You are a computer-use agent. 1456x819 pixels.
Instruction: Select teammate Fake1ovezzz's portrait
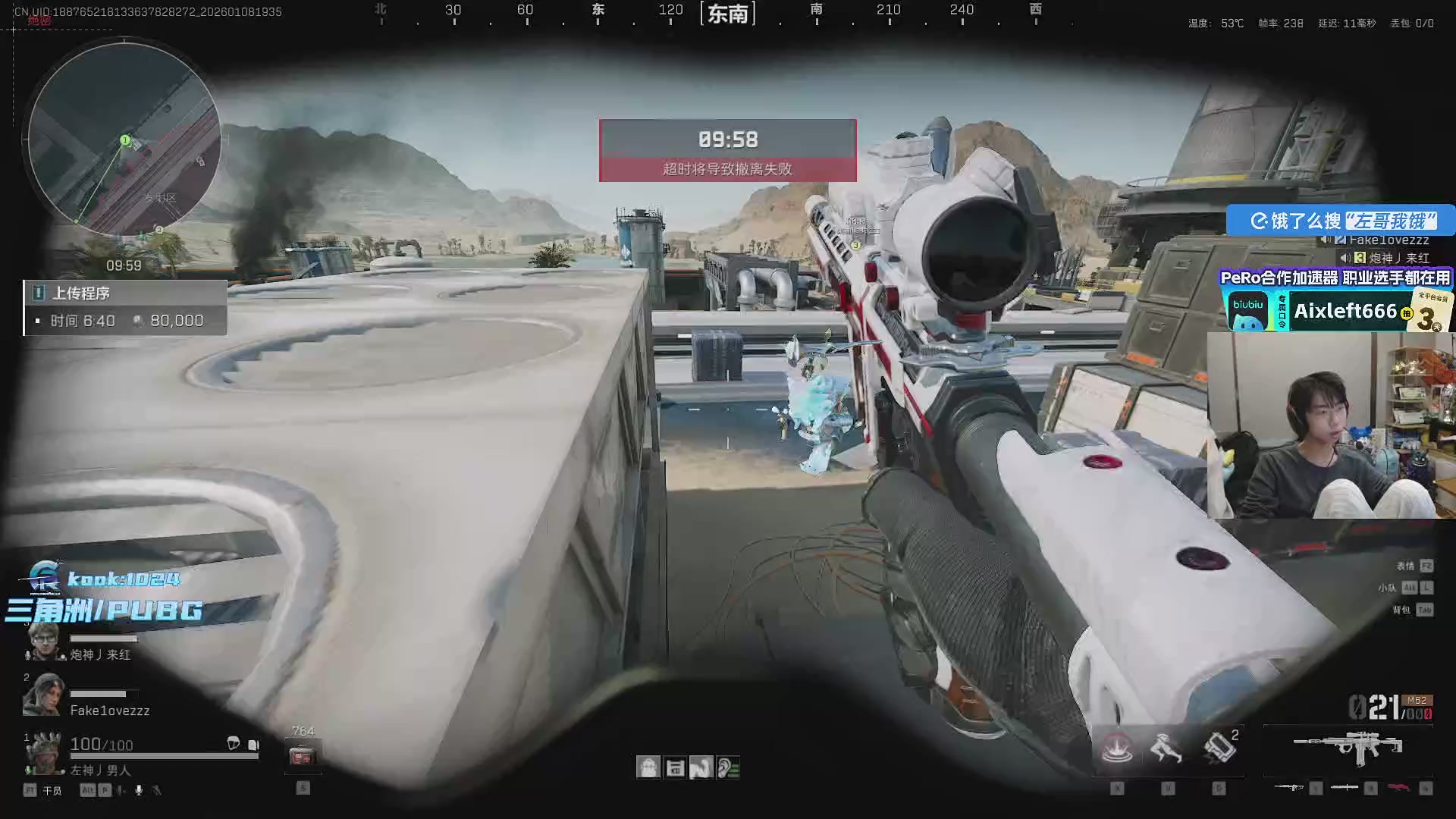42,695
